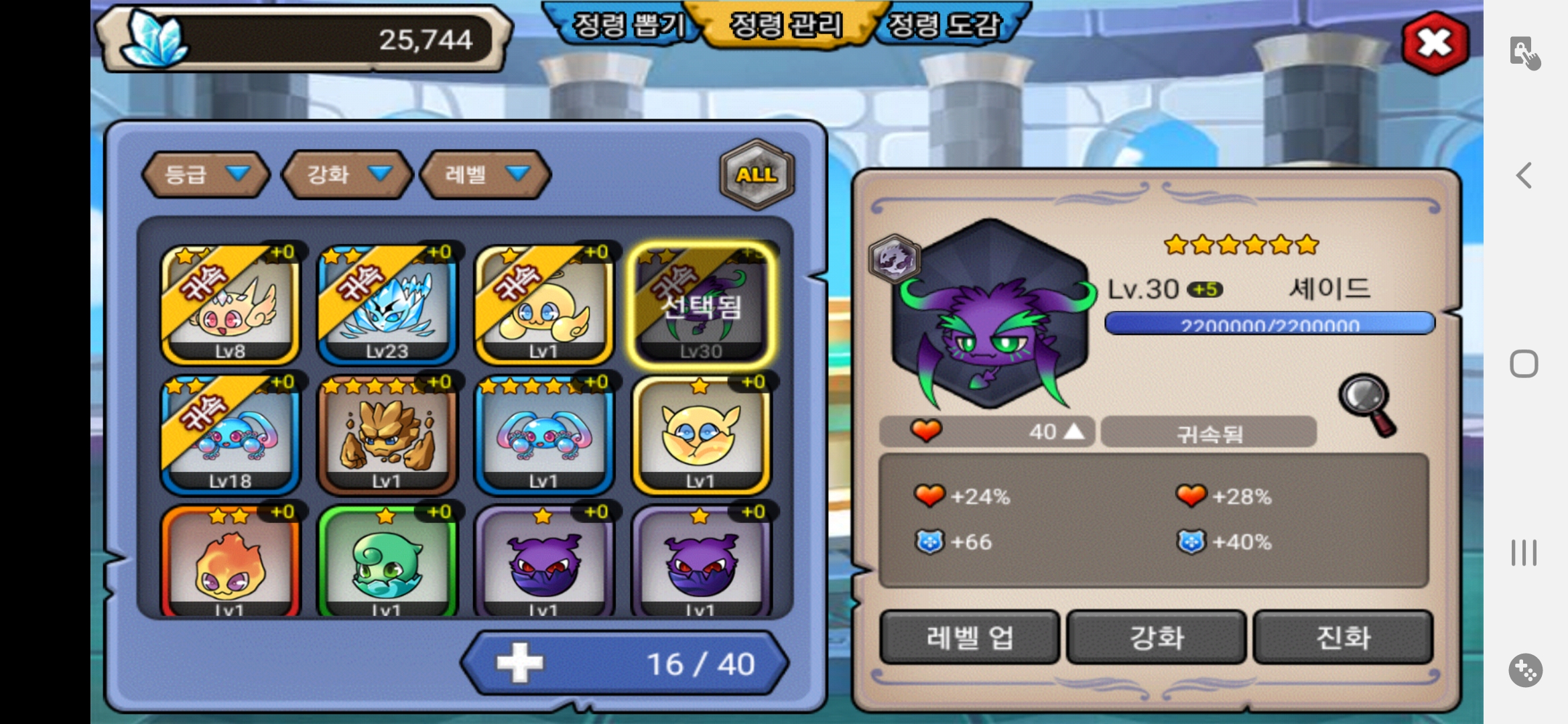The image size is (1568, 724).
Task: Select the 정령 관리 tab
Action: coord(785,25)
